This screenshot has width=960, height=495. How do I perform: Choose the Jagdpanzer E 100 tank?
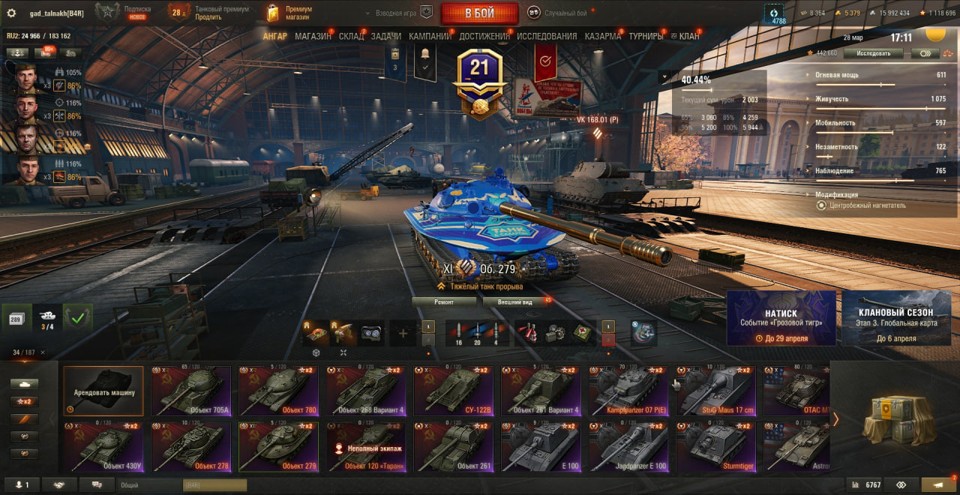(x=628, y=446)
